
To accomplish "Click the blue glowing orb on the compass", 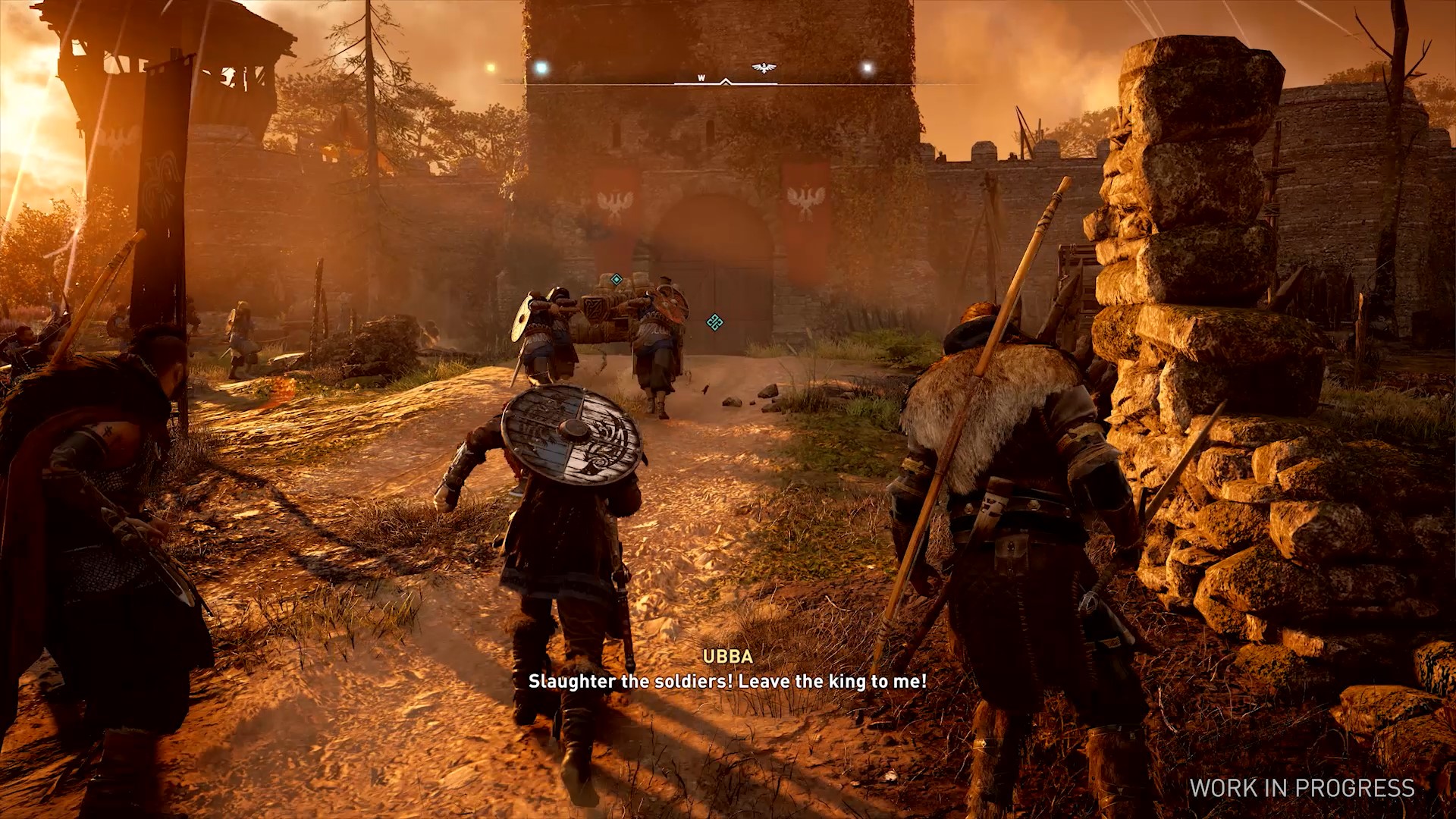I will 541,68.
